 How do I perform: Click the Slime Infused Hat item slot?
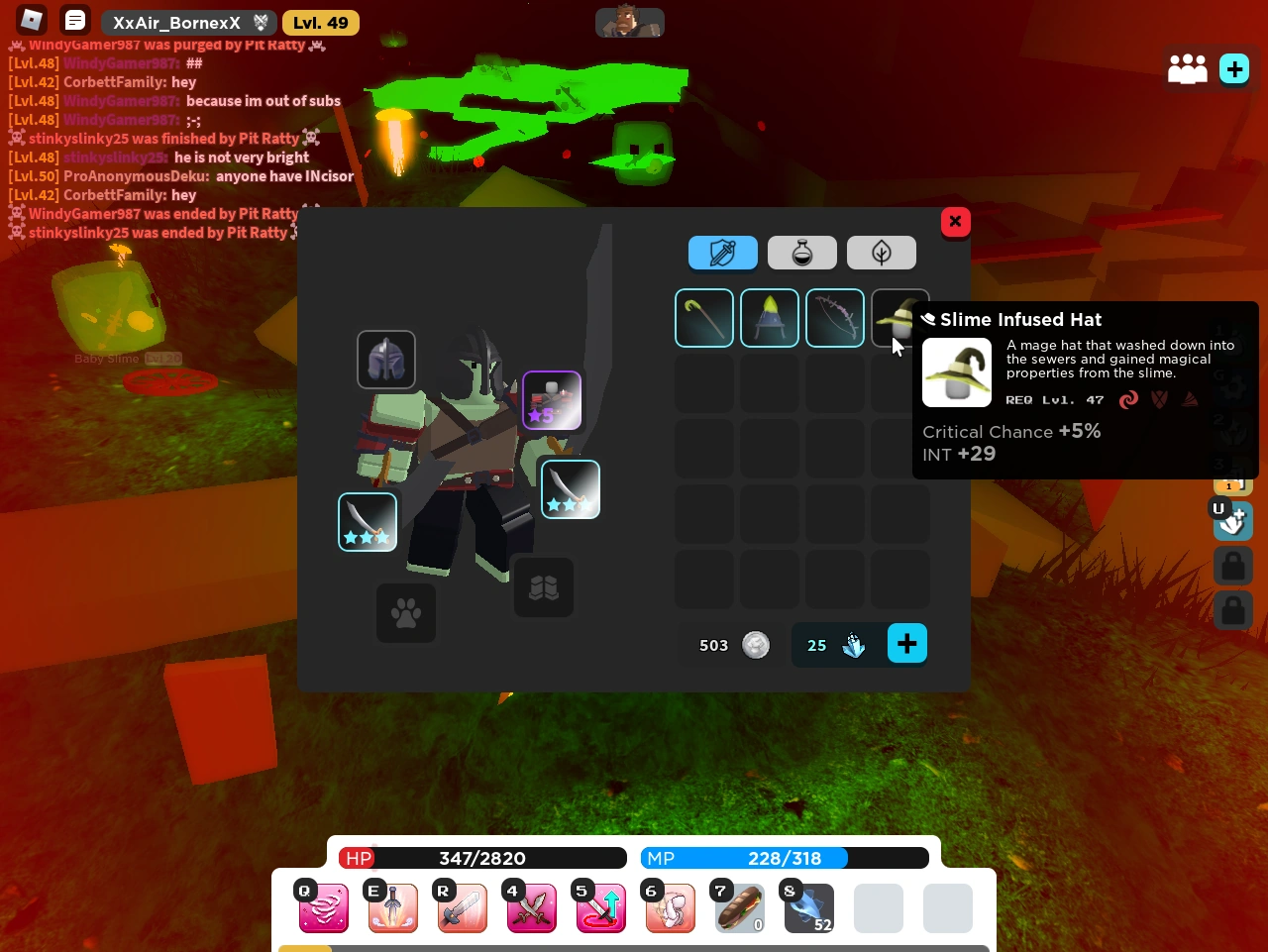[x=899, y=318]
